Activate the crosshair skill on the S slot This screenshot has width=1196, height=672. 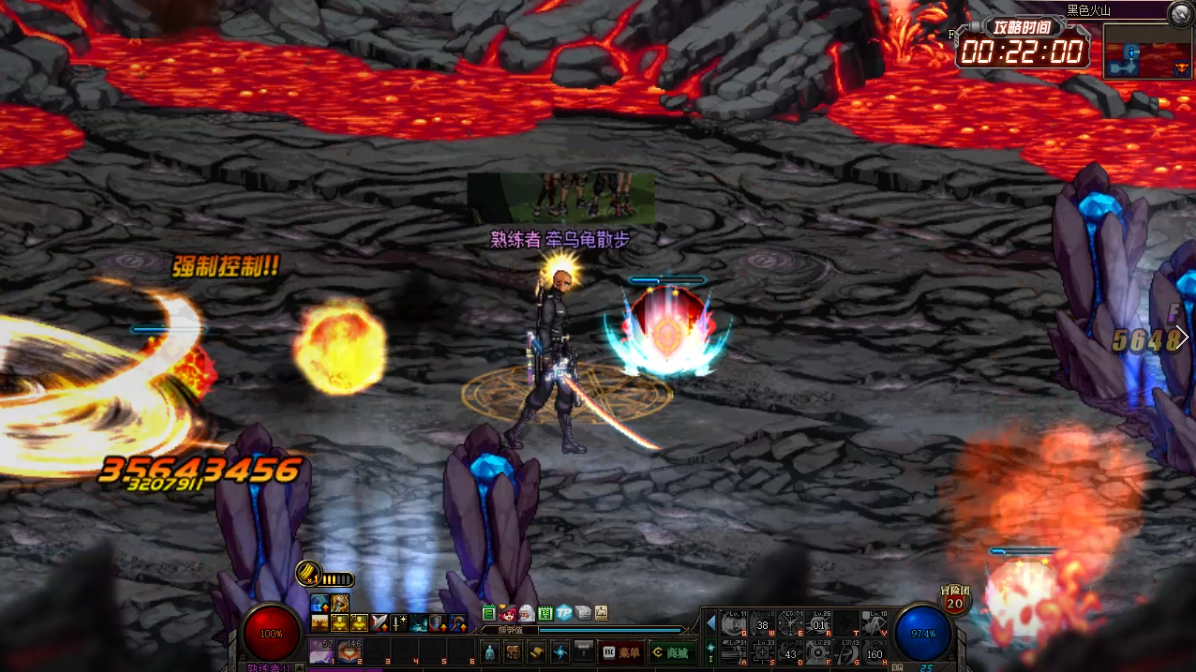762,653
